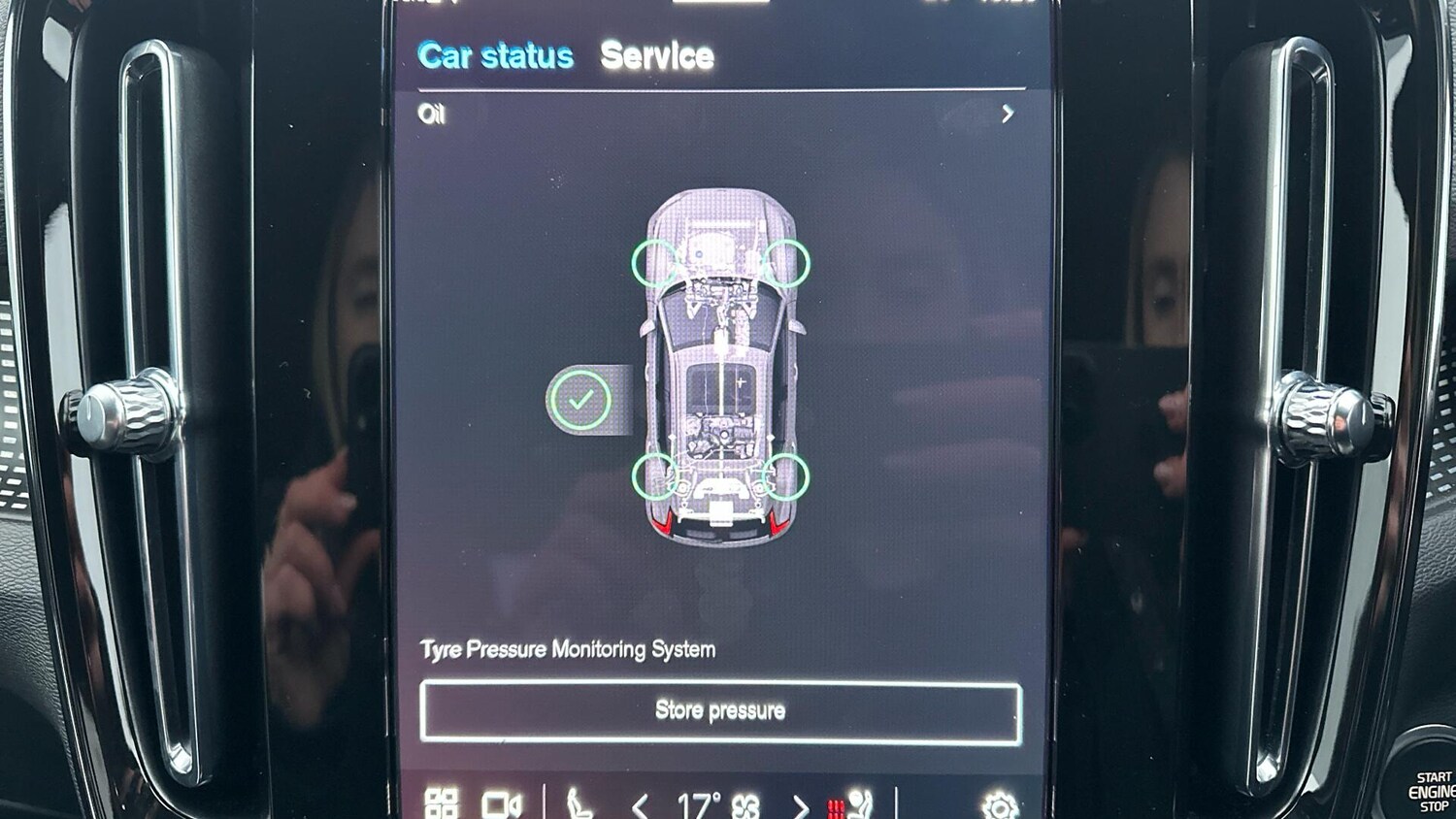The image size is (1456, 819).
Task: Open settings with the gear icon
Action: click(999, 805)
